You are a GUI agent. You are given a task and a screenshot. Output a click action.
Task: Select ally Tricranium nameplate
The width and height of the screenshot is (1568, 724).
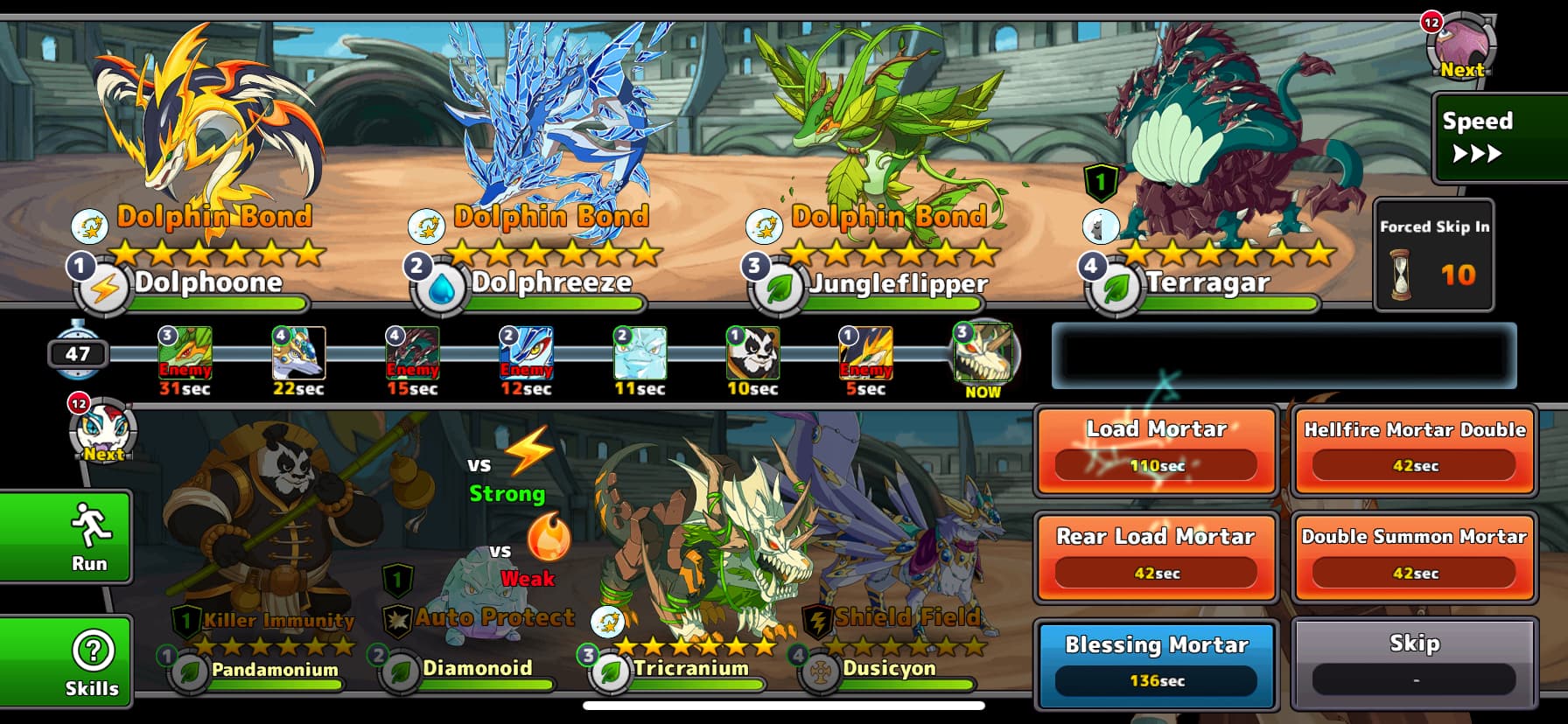(690, 669)
